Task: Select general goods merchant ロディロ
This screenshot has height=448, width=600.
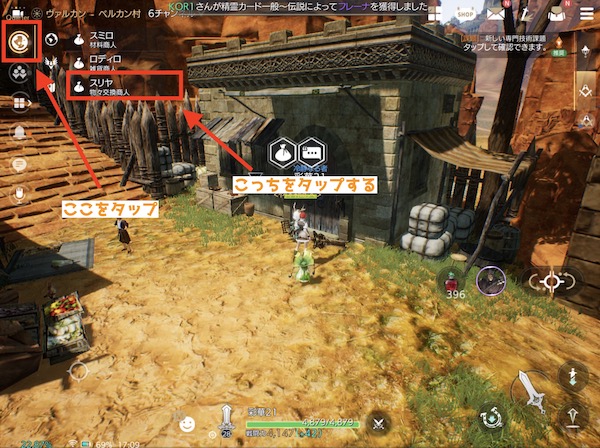Action: coord(101,63)
